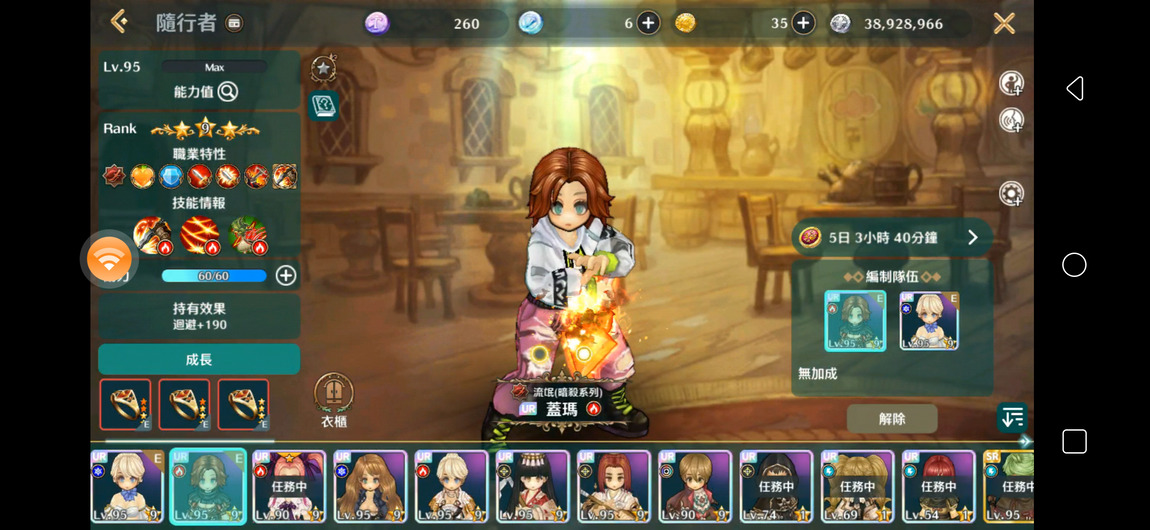Tap the Android back navigation triangle
1150x530 pixels.
click(1075, 89)
